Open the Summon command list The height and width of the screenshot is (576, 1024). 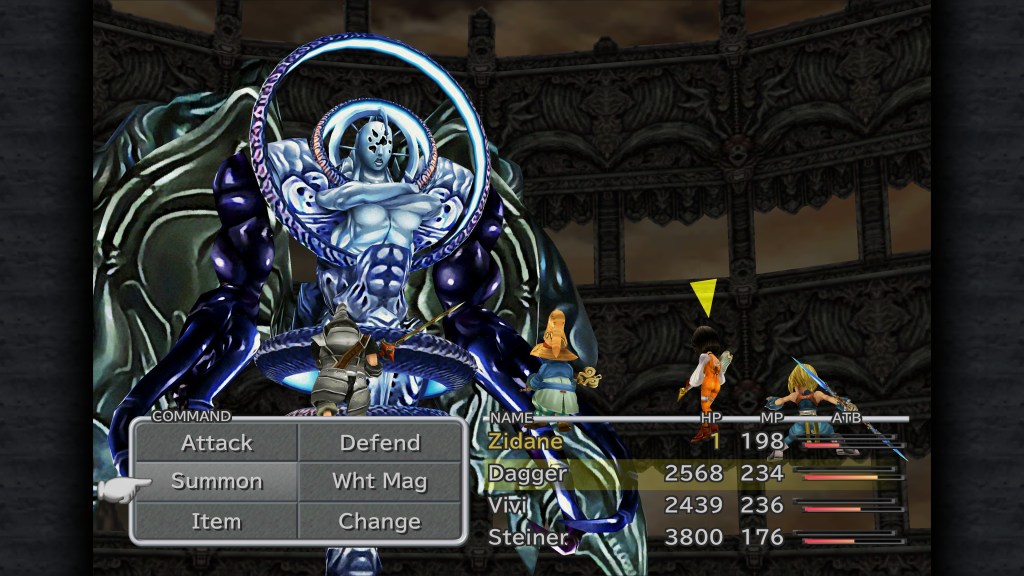216,481
